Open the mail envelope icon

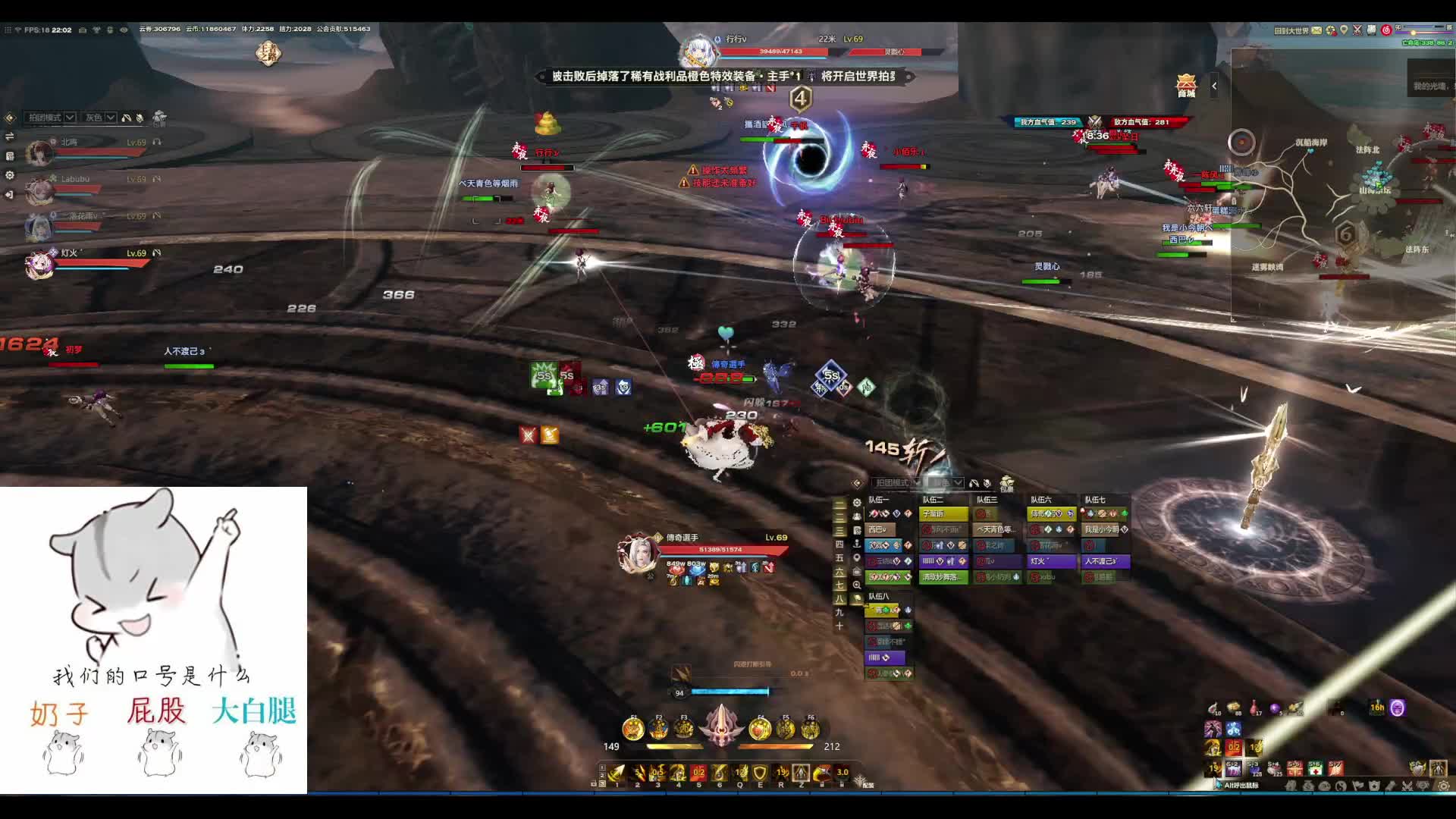(1317, 30)
